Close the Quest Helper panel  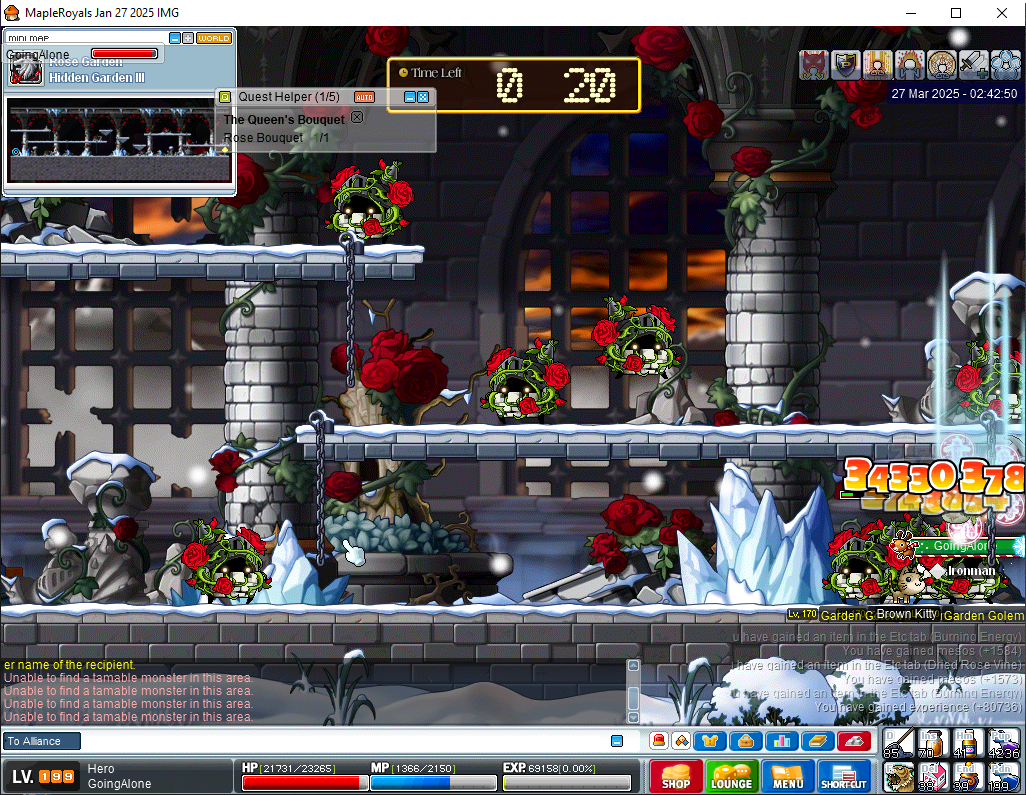pos(423,97)
